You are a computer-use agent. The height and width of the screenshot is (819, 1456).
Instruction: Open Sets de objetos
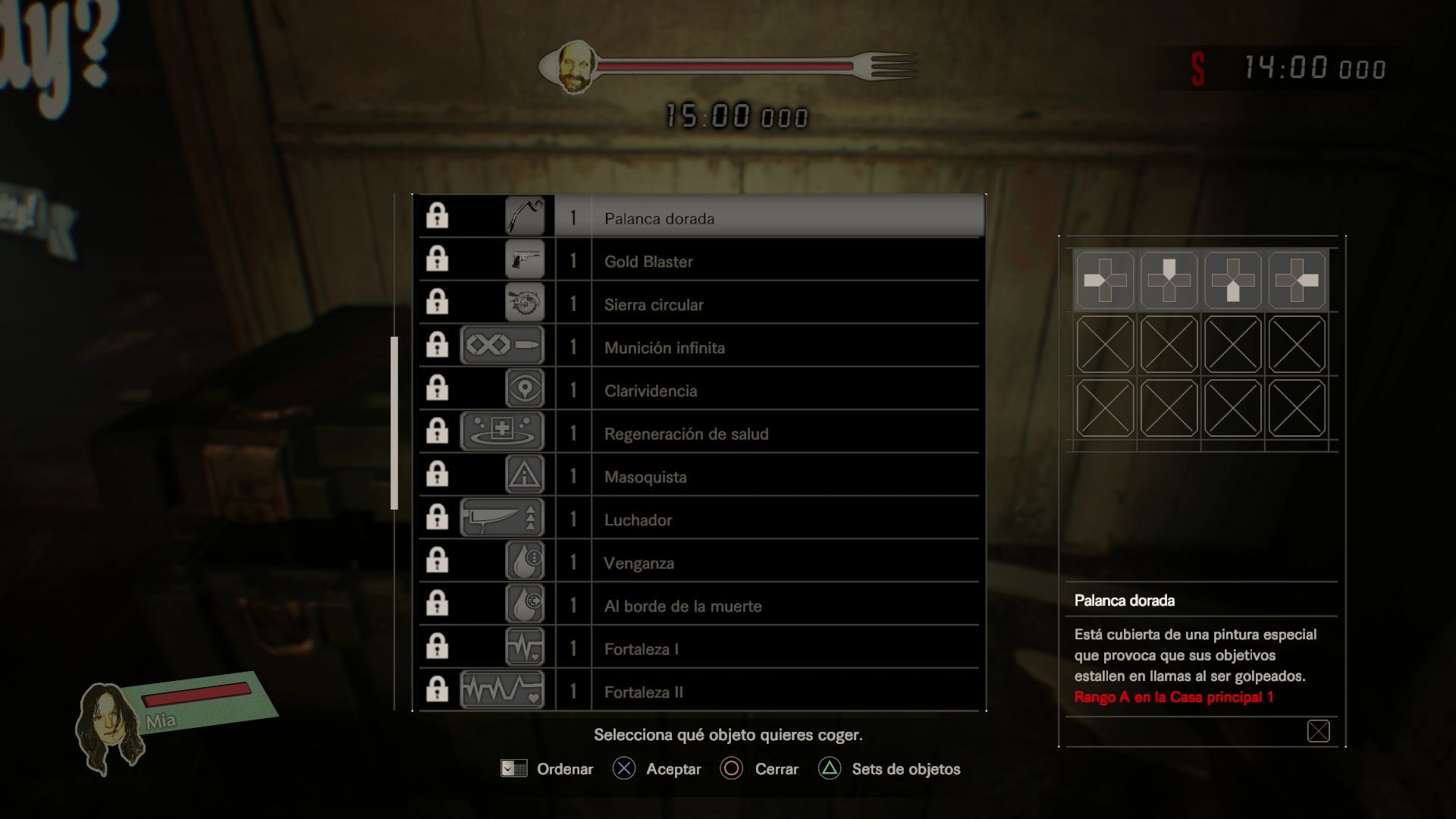point(890,769)
